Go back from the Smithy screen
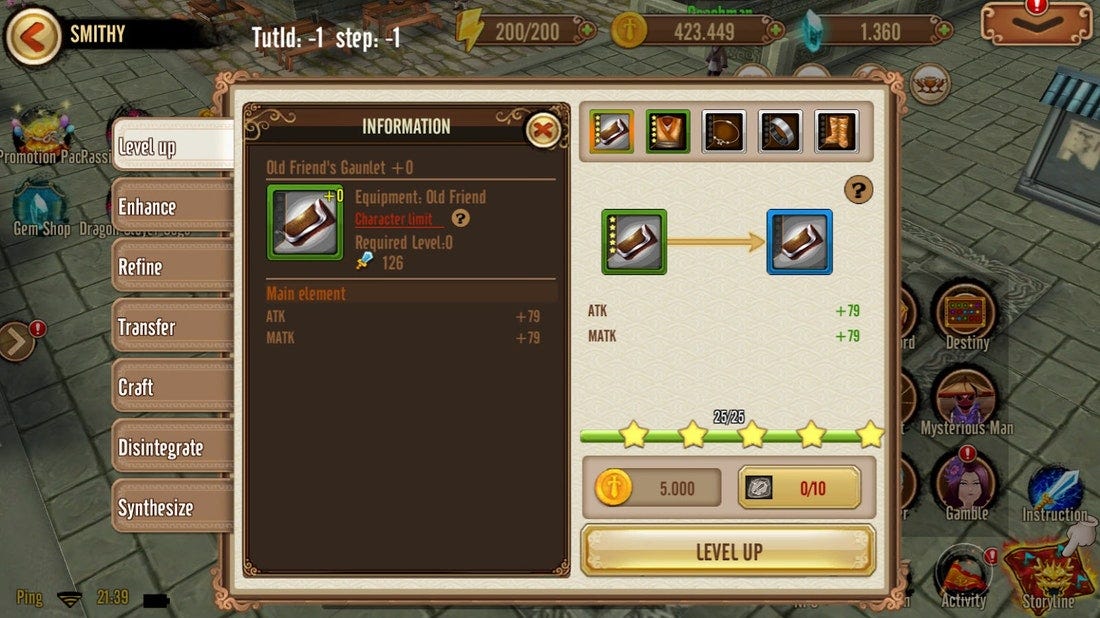 (x=33, y=36)
